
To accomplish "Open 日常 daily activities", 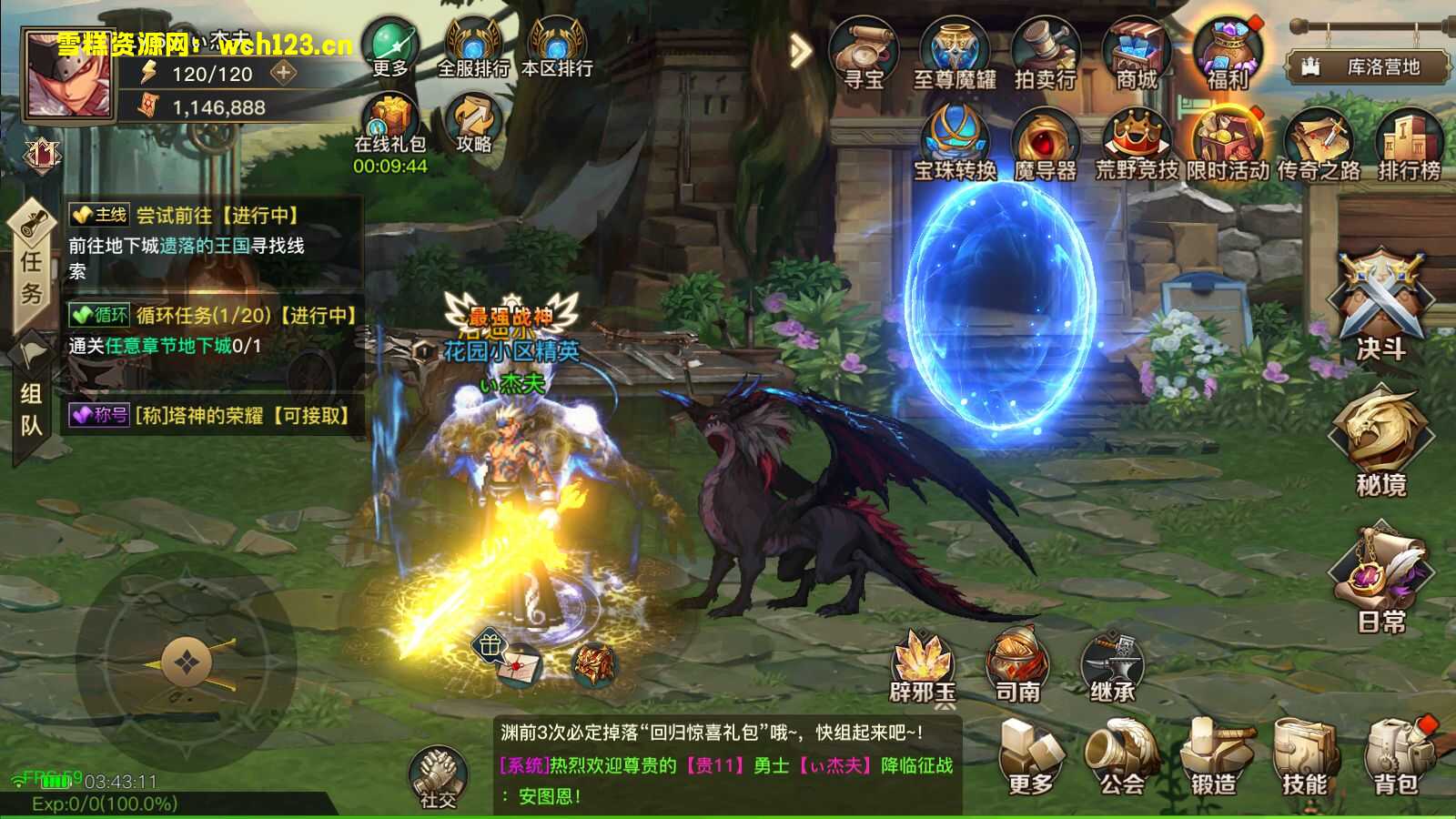I will (x=1380, y=578).
